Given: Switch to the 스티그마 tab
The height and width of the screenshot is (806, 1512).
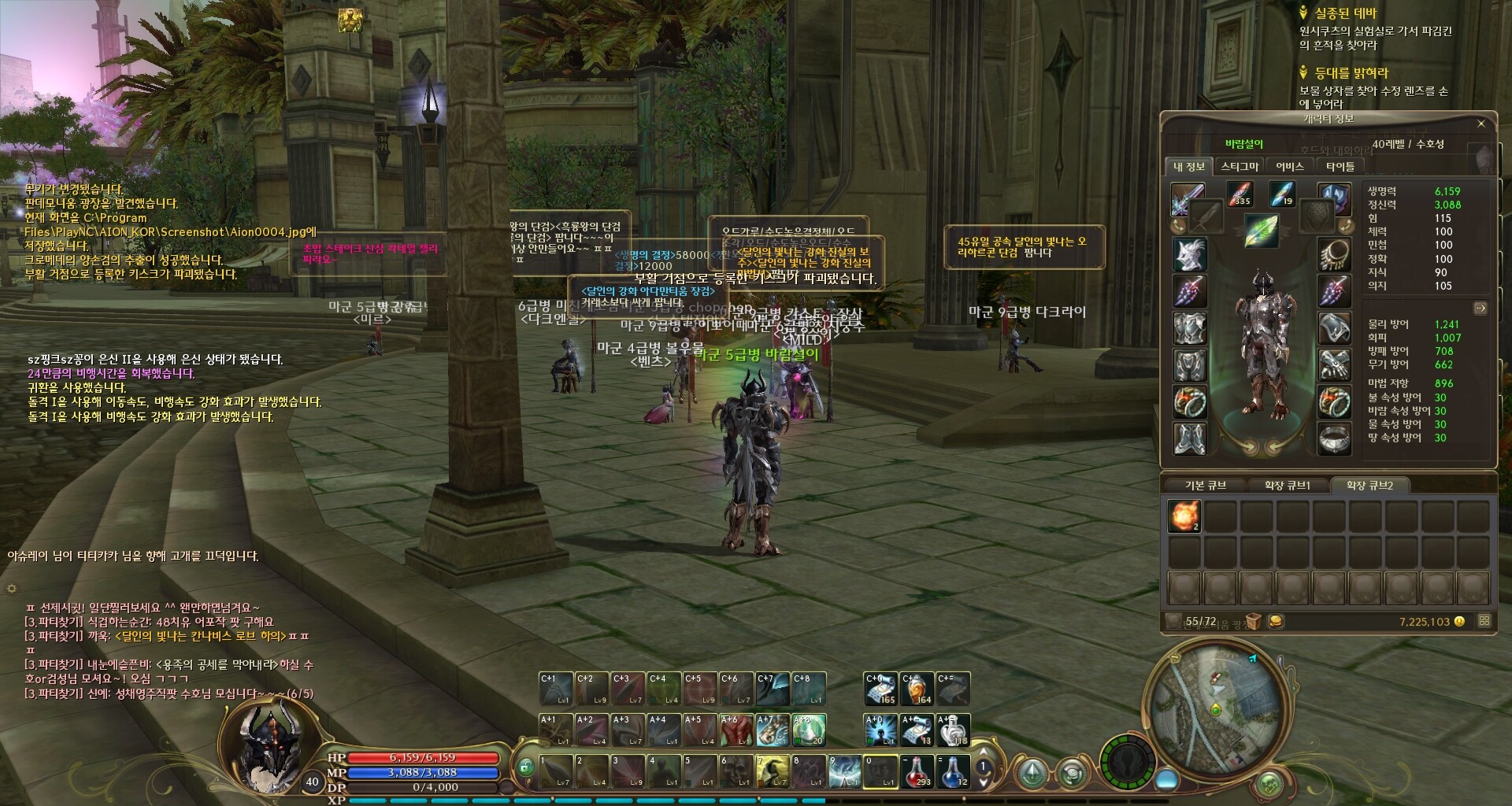Looking at the screenshot, I should [x=1240, y=166].
